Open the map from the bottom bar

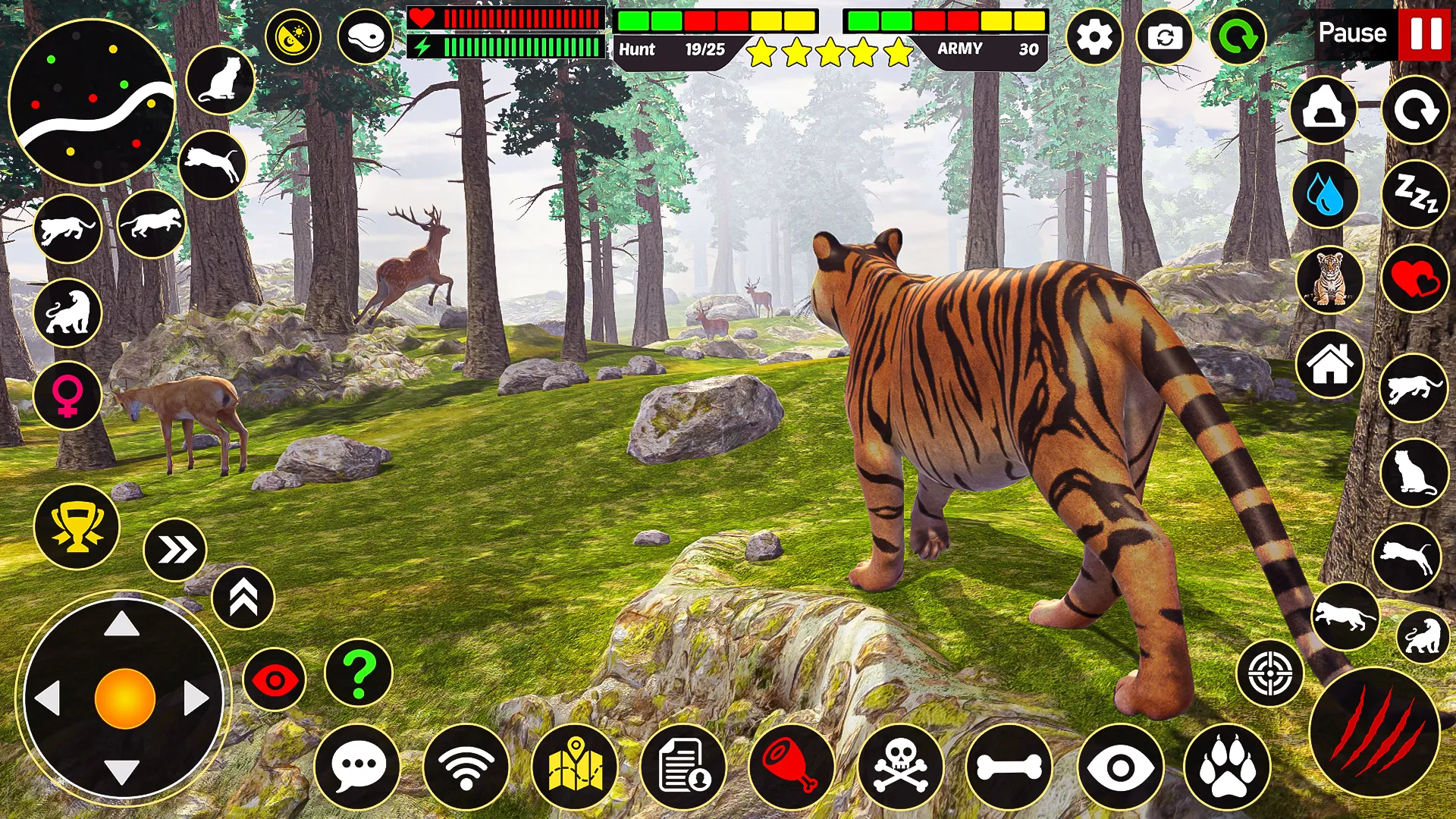tap(575, 766)
